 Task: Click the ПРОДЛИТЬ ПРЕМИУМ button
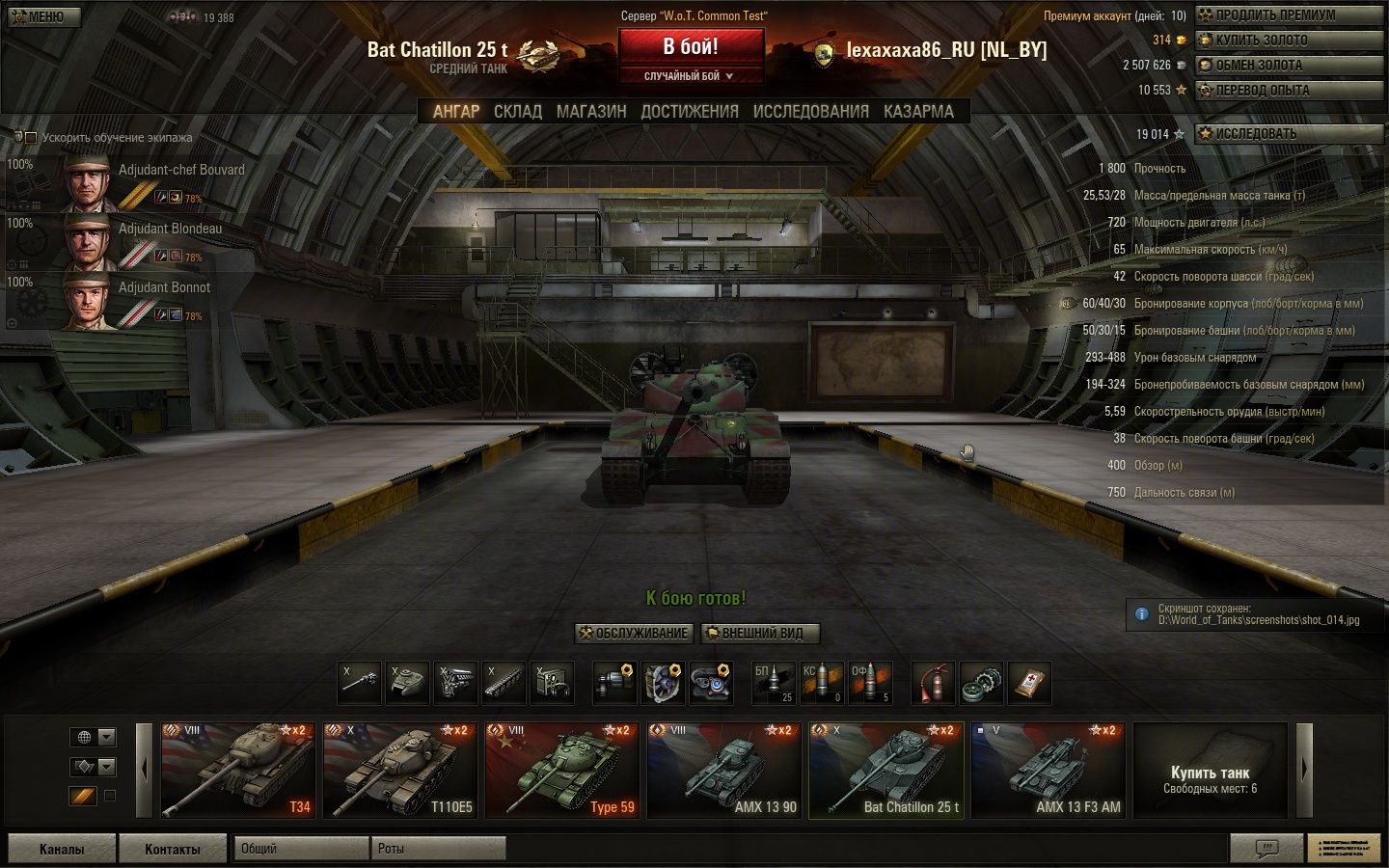point(1289,15)
